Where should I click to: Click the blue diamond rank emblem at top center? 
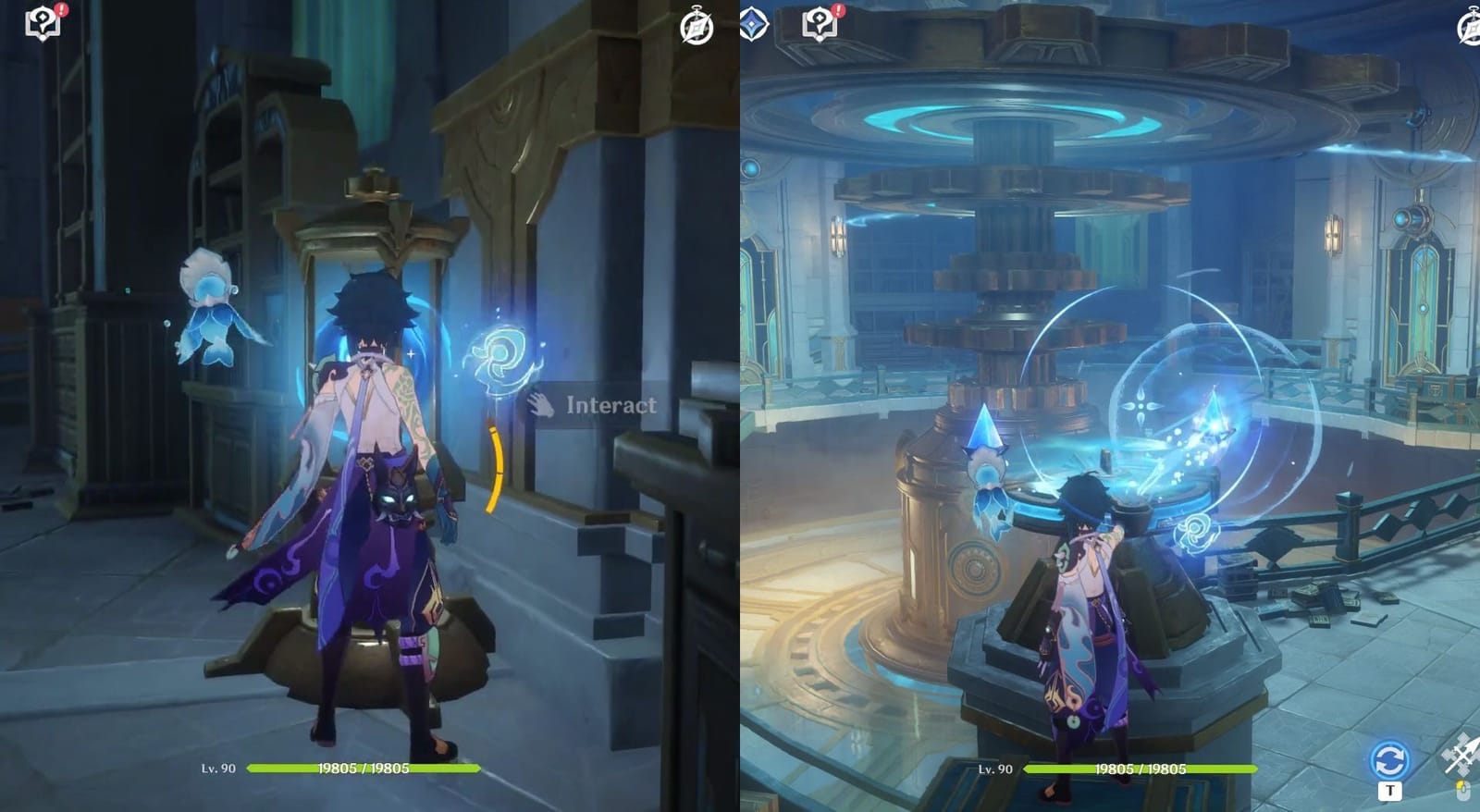753,24
